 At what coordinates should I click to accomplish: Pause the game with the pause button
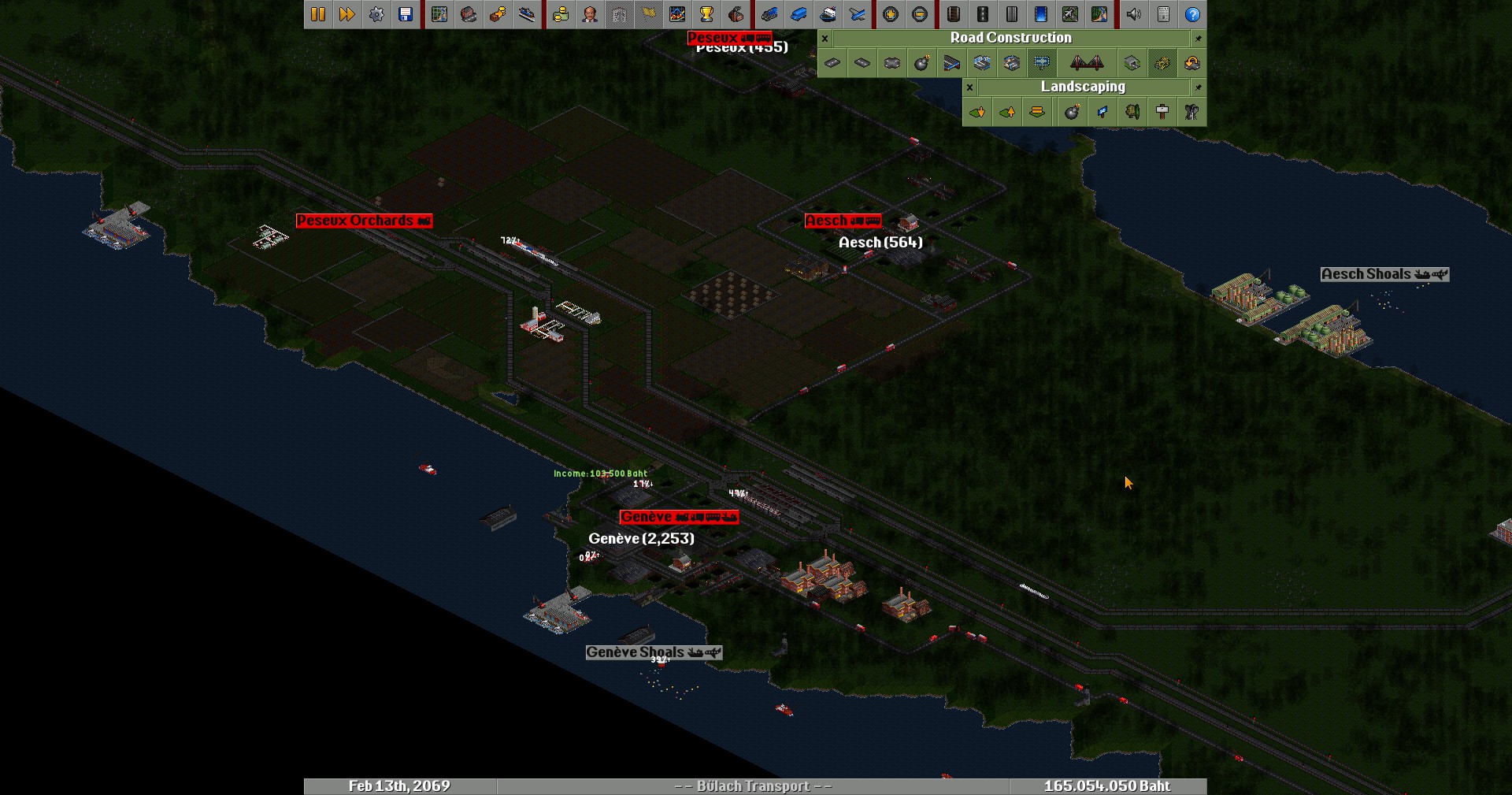(x=318, y=14)
